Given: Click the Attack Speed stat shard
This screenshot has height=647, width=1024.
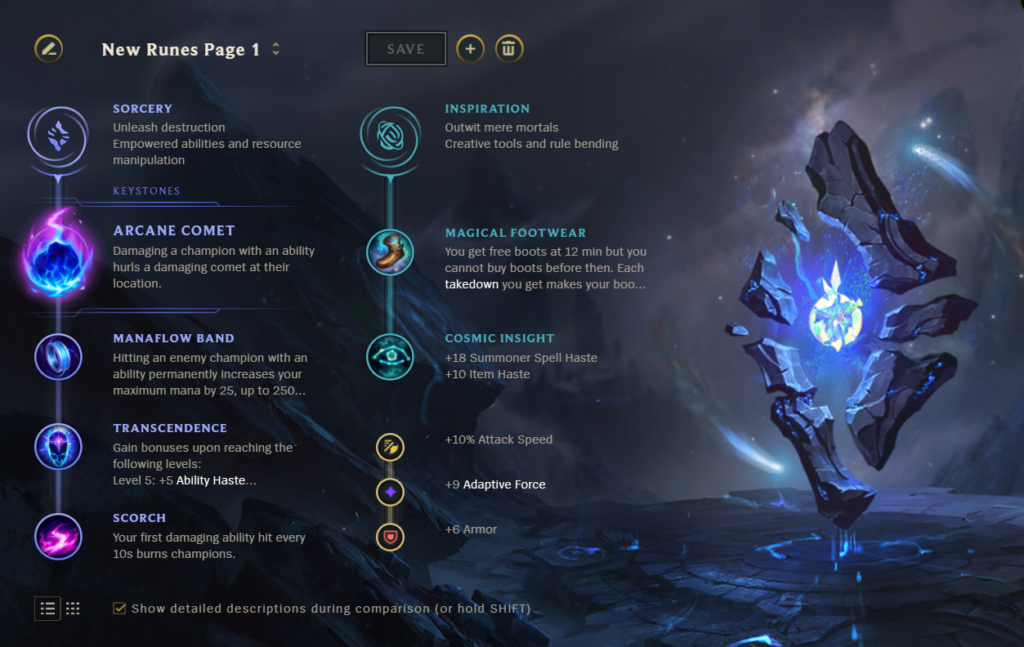Looking at the screenshot, I should 390,447.
